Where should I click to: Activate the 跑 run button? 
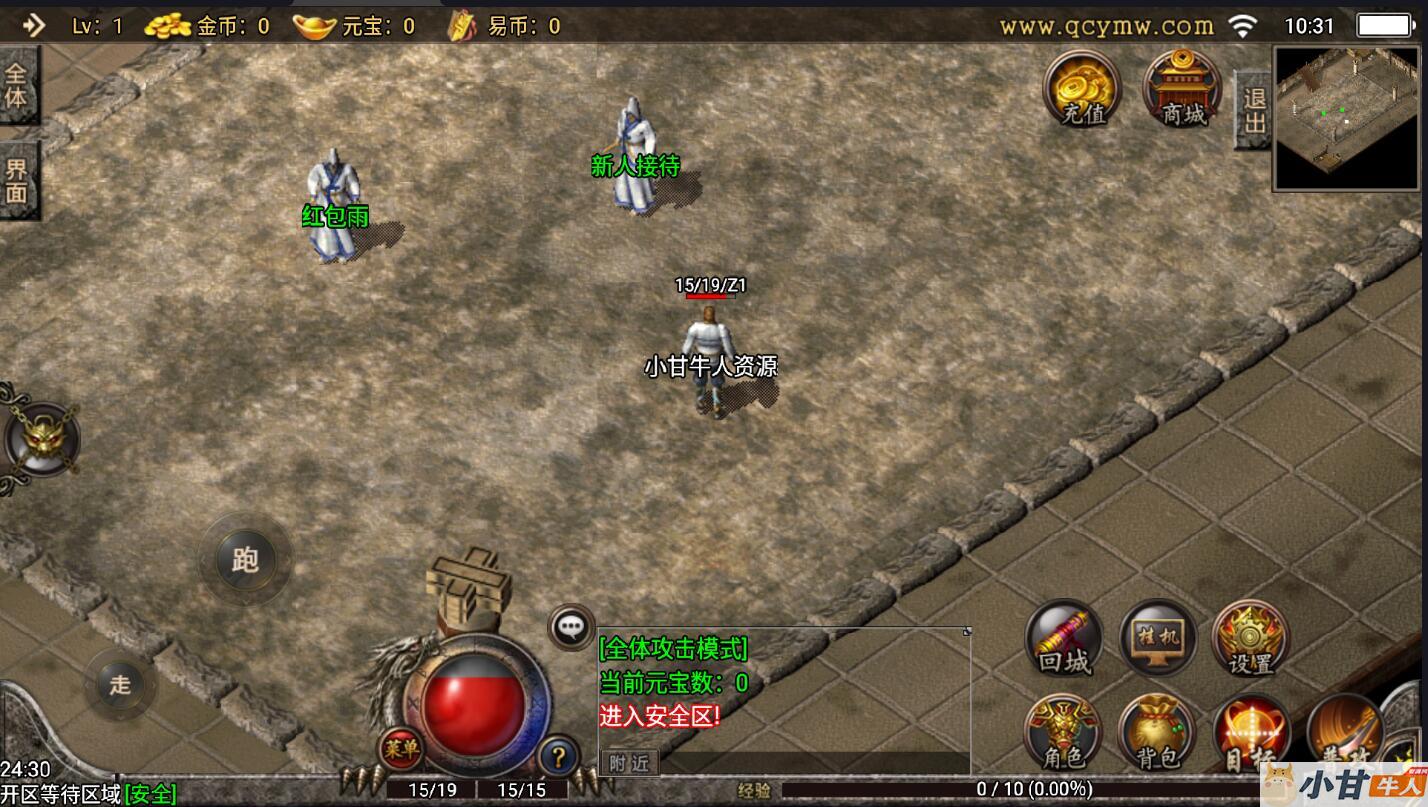[245, 559]
